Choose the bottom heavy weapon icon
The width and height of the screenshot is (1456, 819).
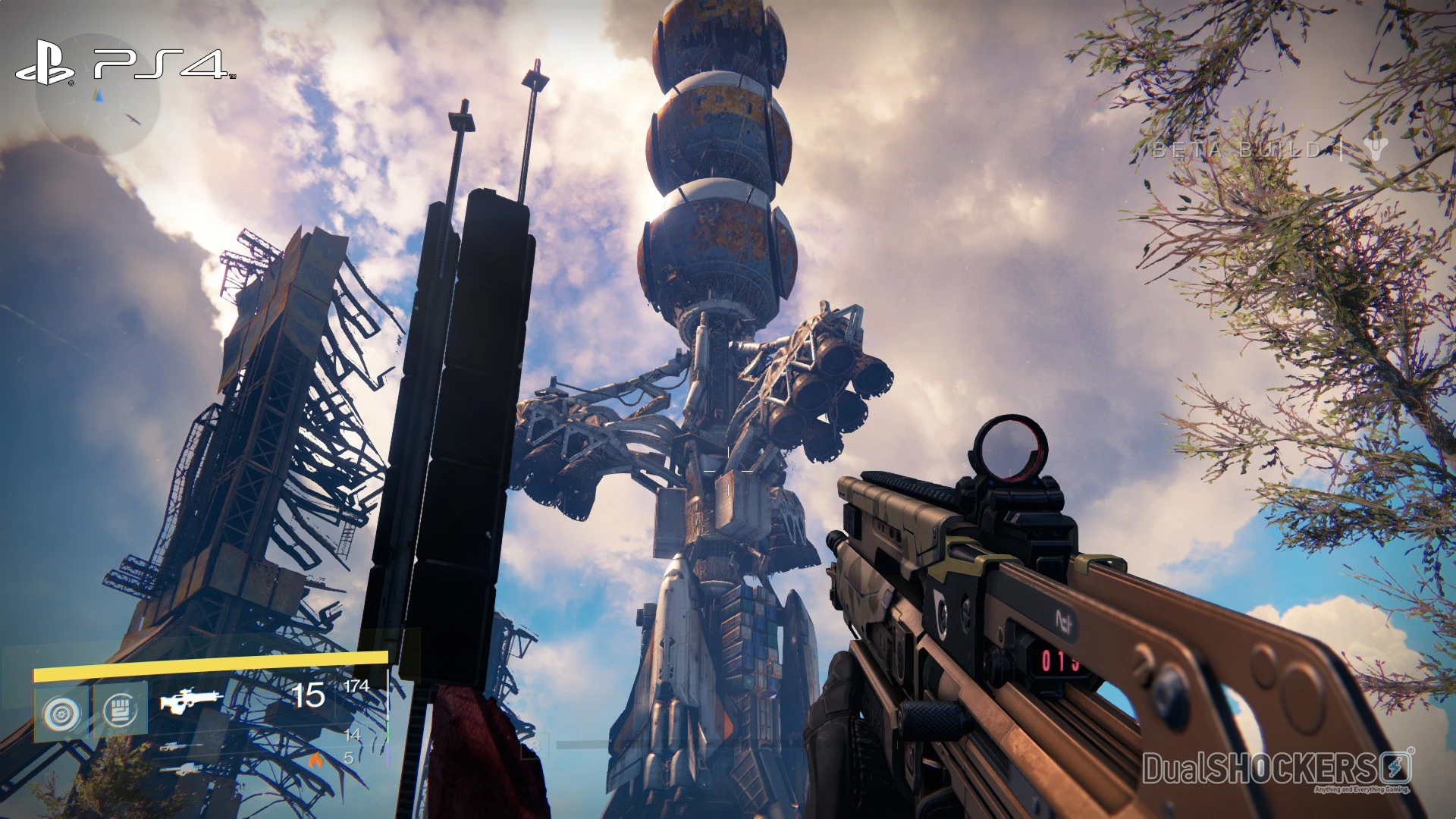pyautogui.click(x=180, y=770)
